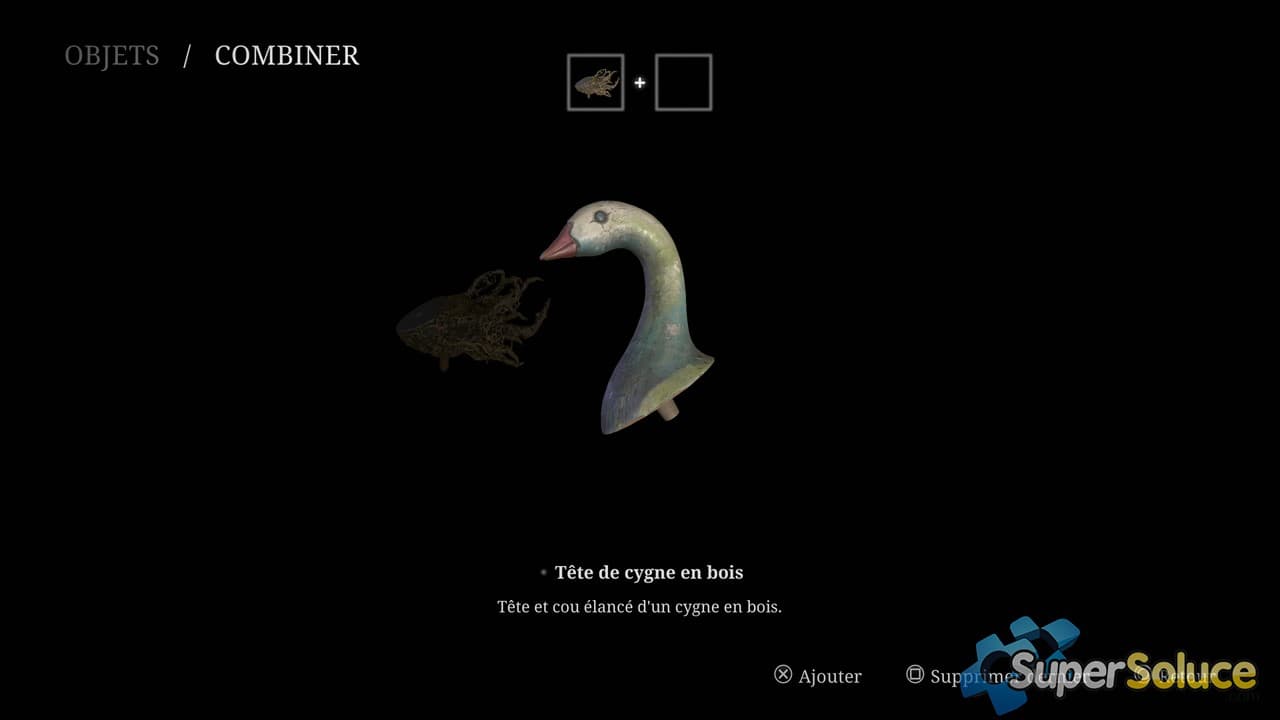Viewport: 1280px width, 720px height.
Task: Click the Tête de cygne en bois item name
Action: (649, 572)
